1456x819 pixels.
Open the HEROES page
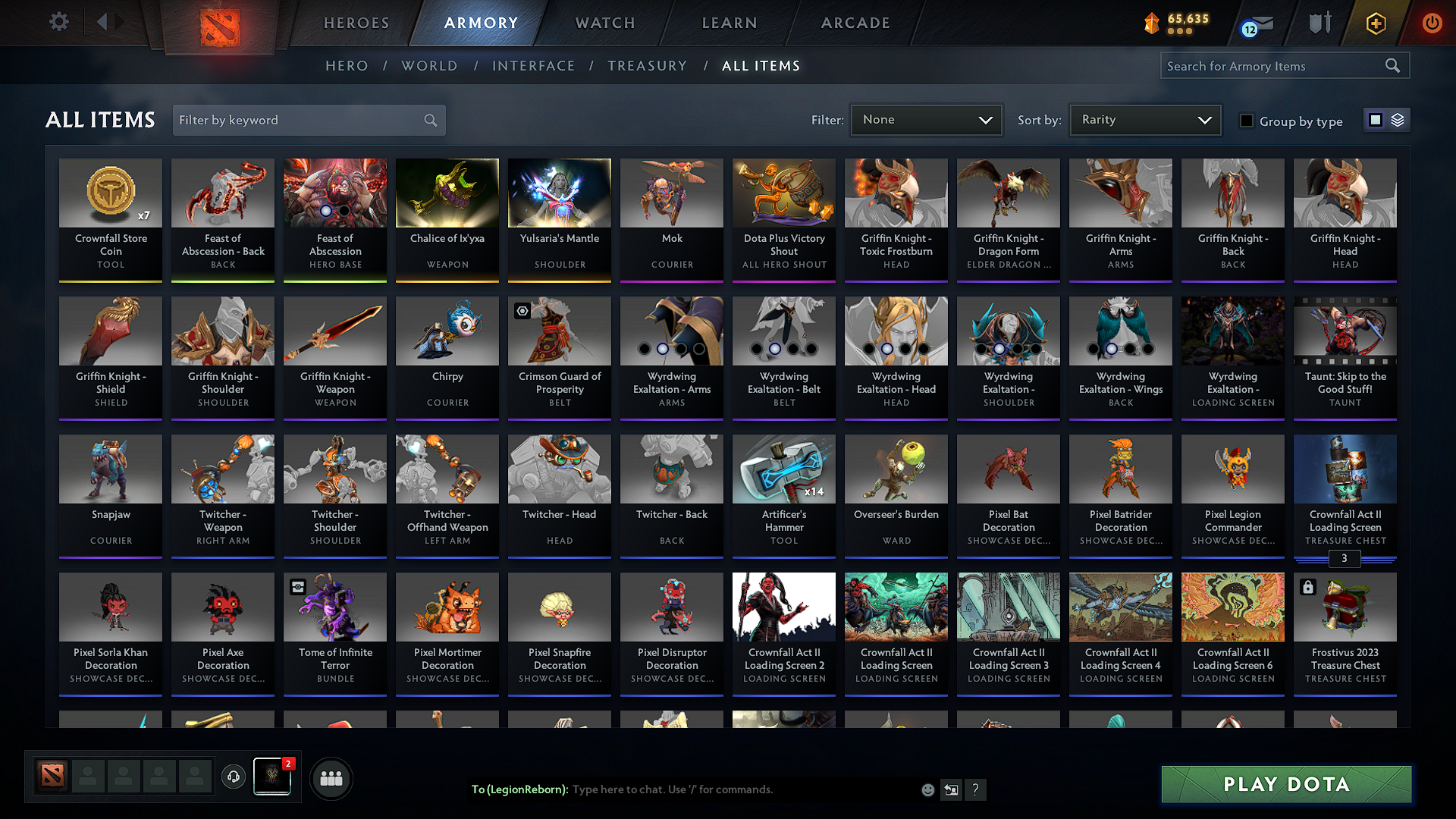pos(356,23)
